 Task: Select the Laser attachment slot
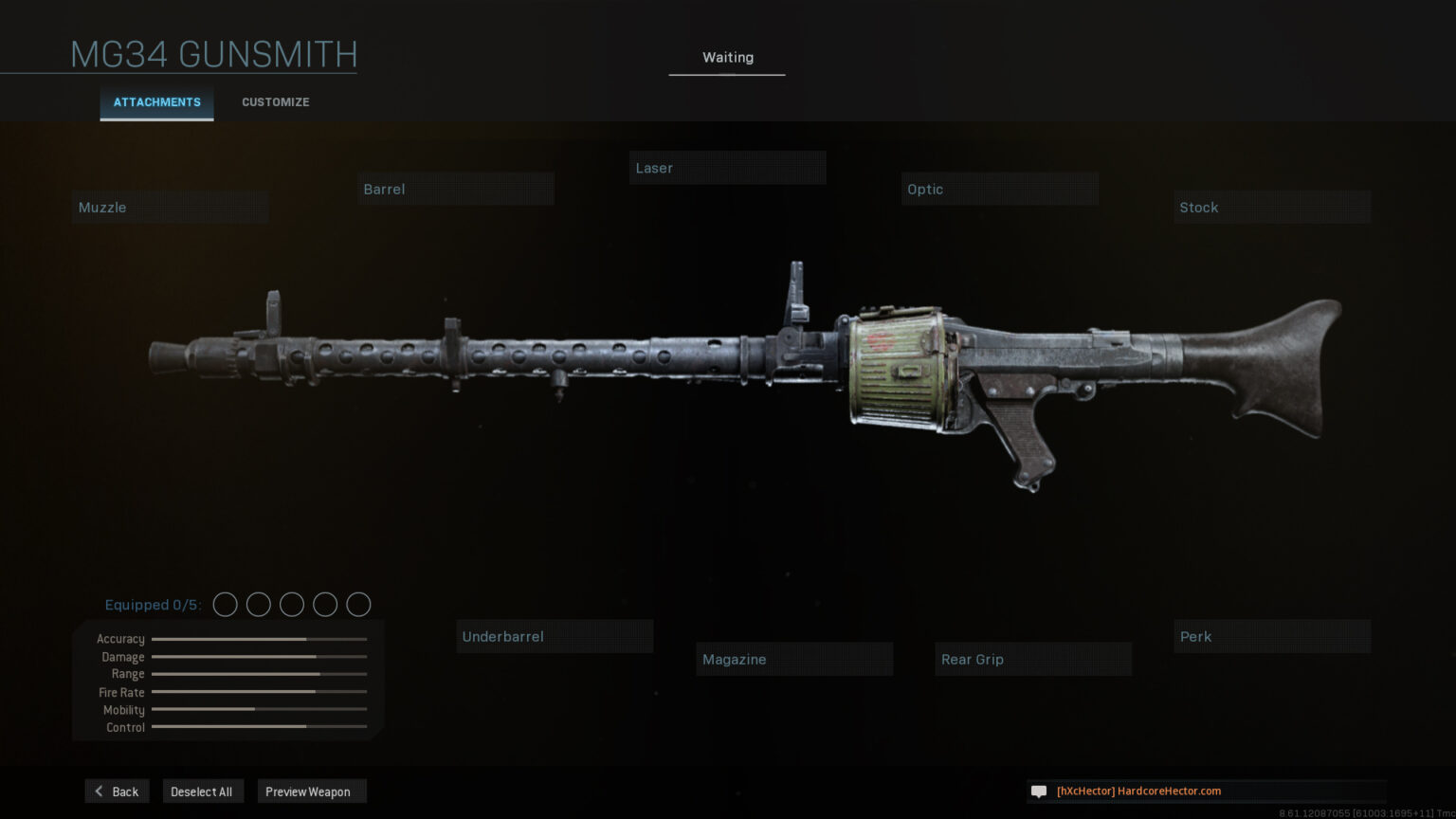(x=727, y=168)
